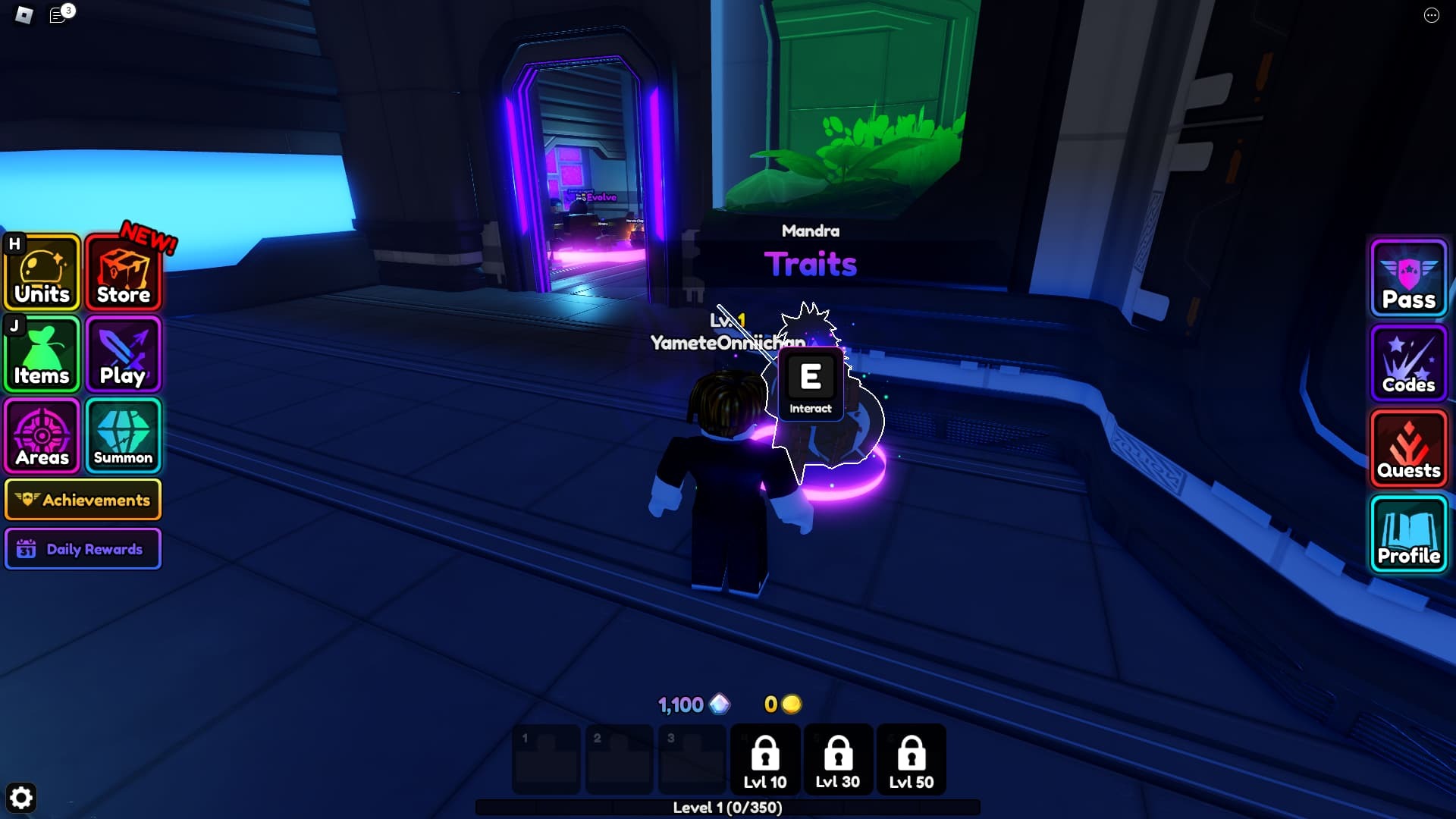The image size is (1456, 819).
Task: Open the Roblox main menu
Action: click(x=24, y=15)
